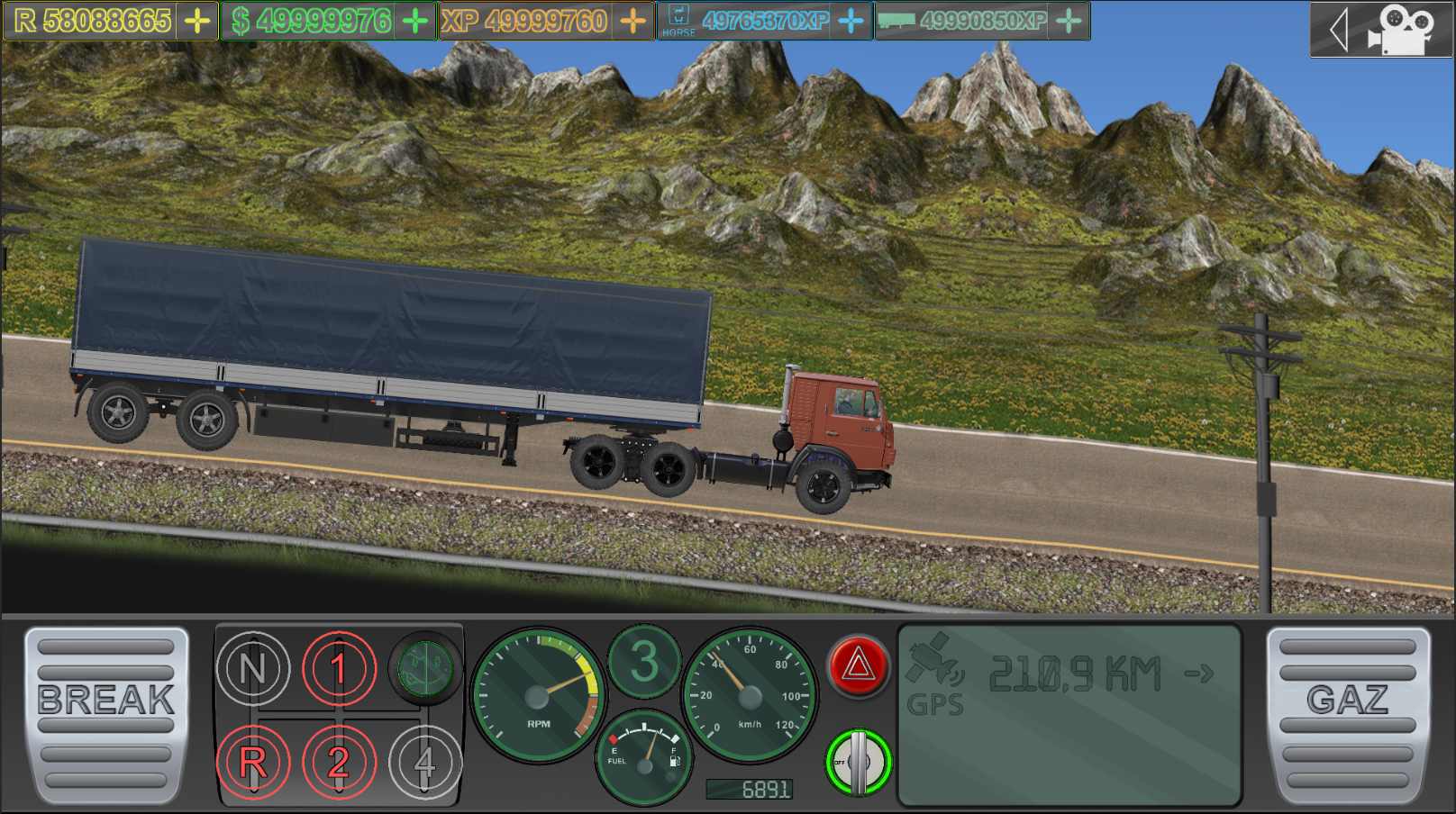Add horsepower XP with plus button
The width and height of the screenshot is (1456, 814).
pyautogui.click(x=851, y=21)
